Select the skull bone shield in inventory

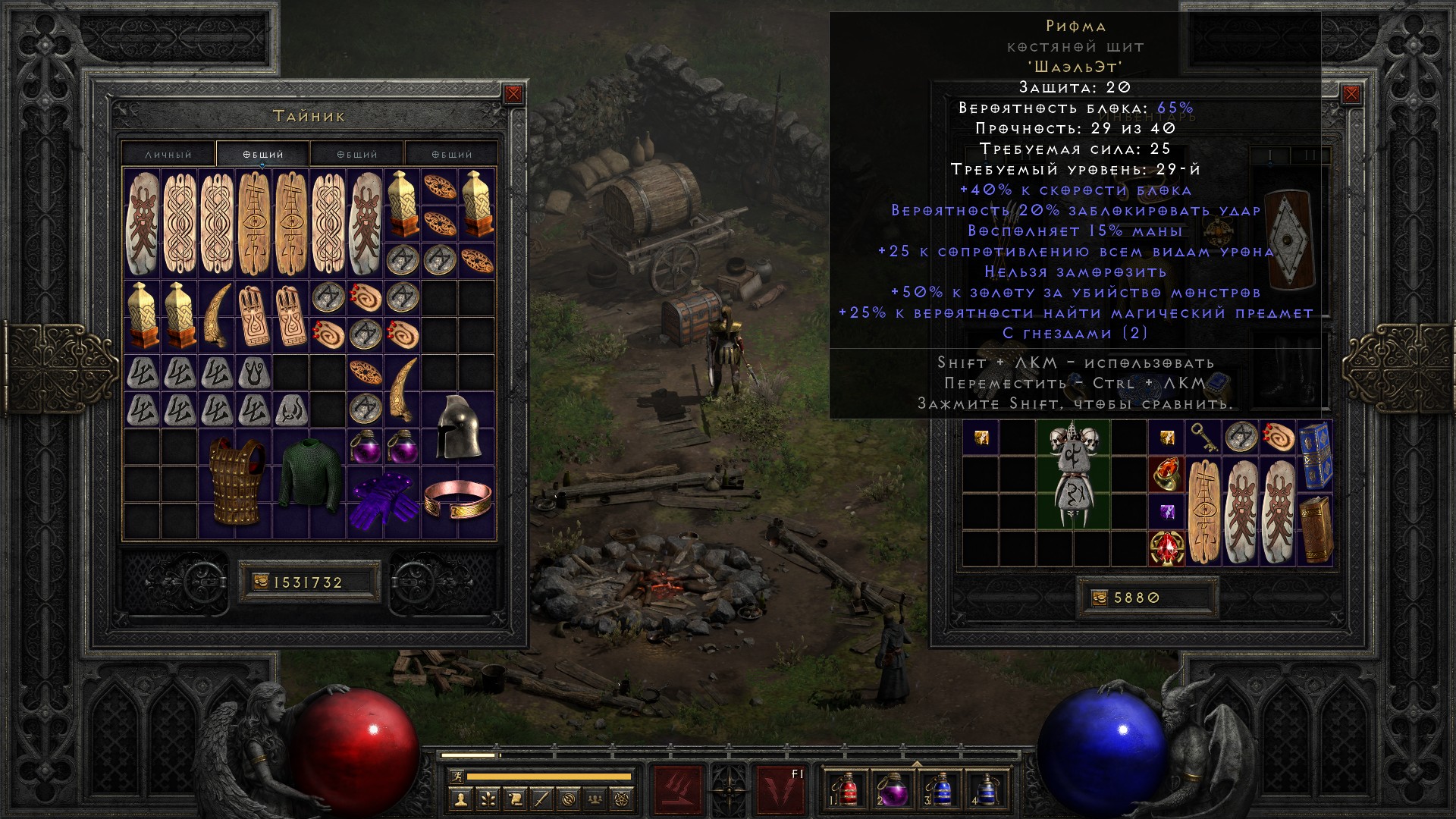(x=1072, y=475)
